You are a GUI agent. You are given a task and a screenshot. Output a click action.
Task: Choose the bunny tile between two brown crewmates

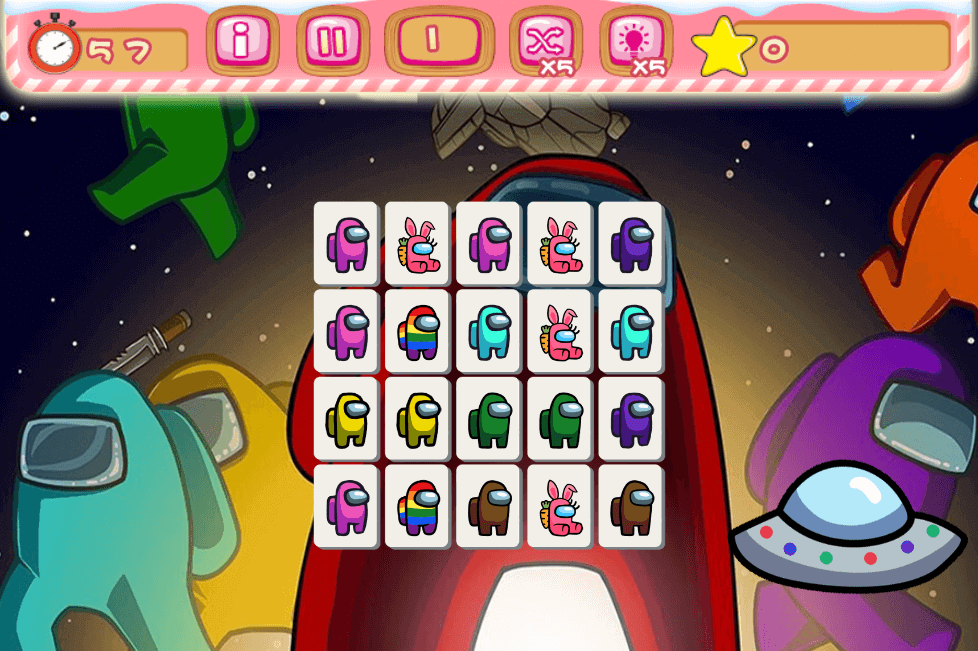tap(559, 506)
